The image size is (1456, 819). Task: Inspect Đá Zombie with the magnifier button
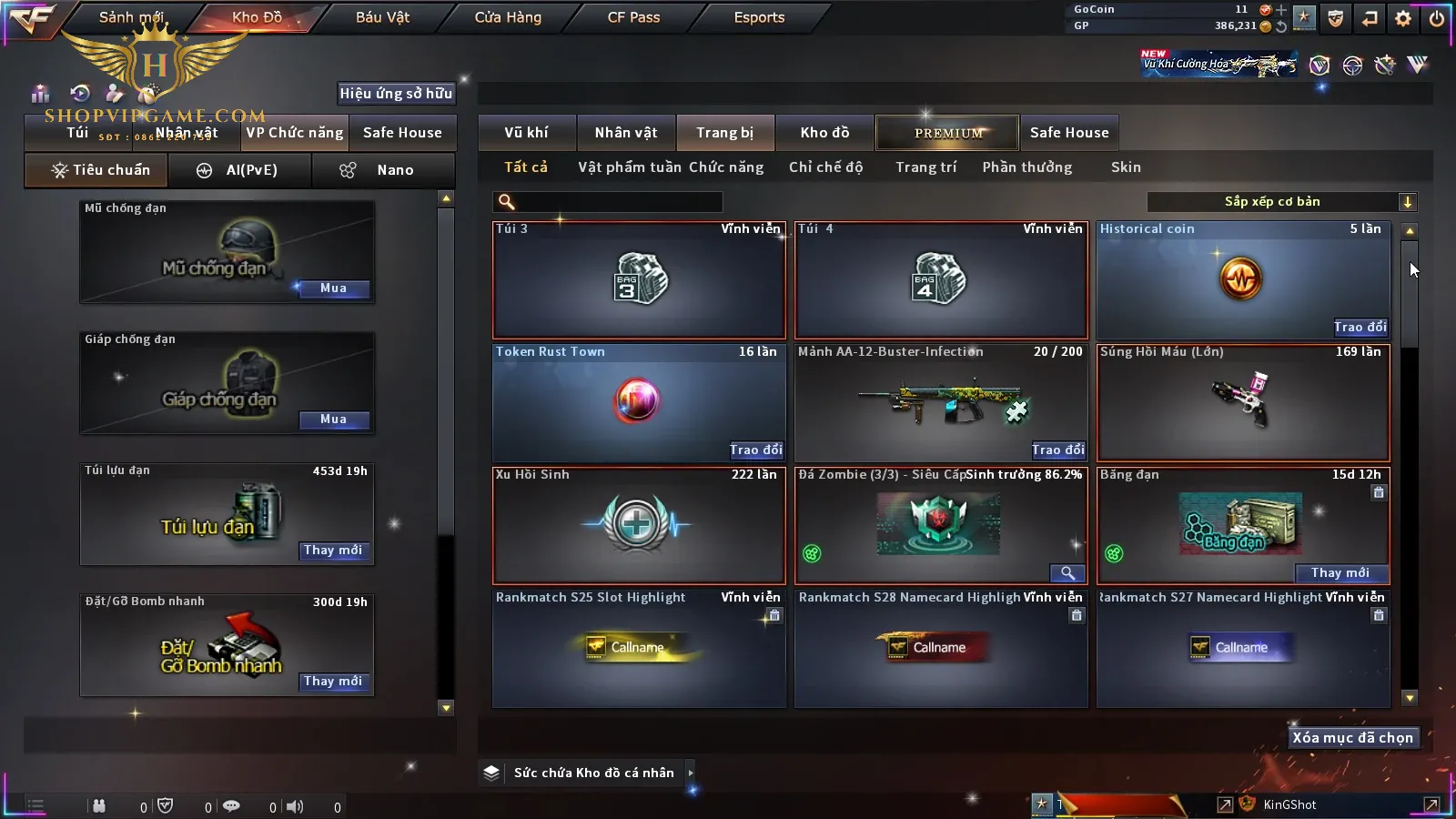pyautogui.click(x=1067, y=573)
